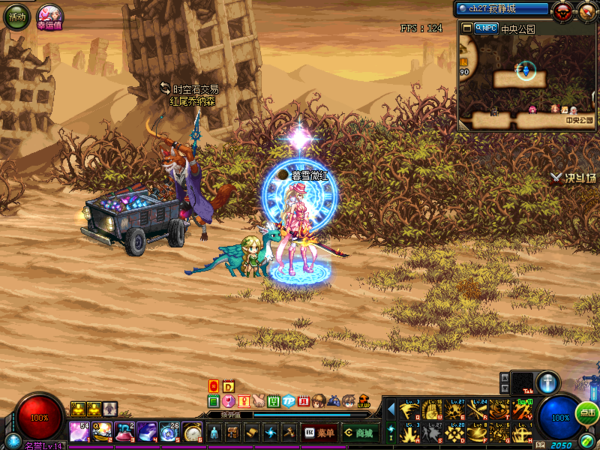Select the ch27 channel dropdown

pyautogui.click(x=503, y=9)
